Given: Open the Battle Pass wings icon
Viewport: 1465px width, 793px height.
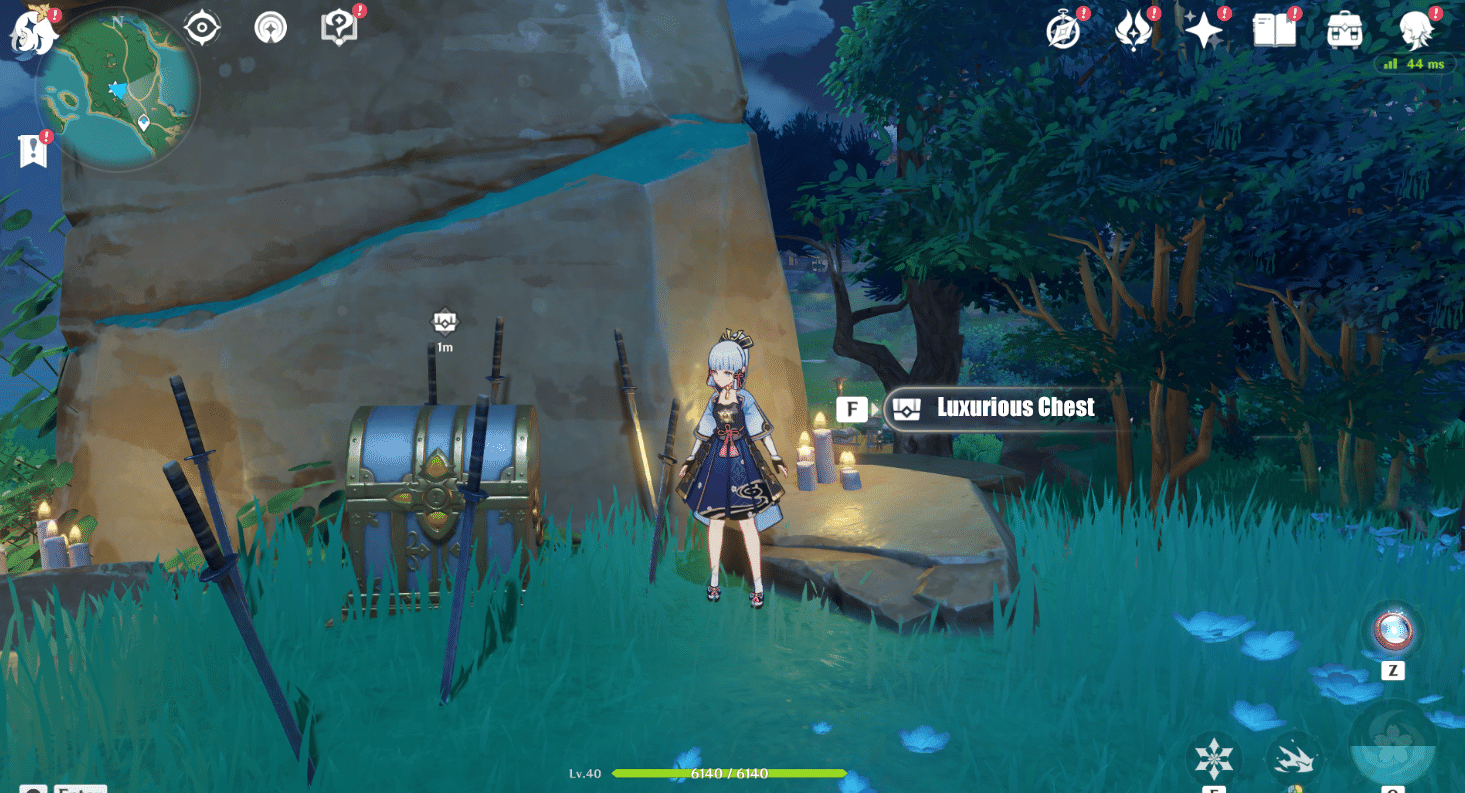Looking at the screenshot, I should [1134, 30].
